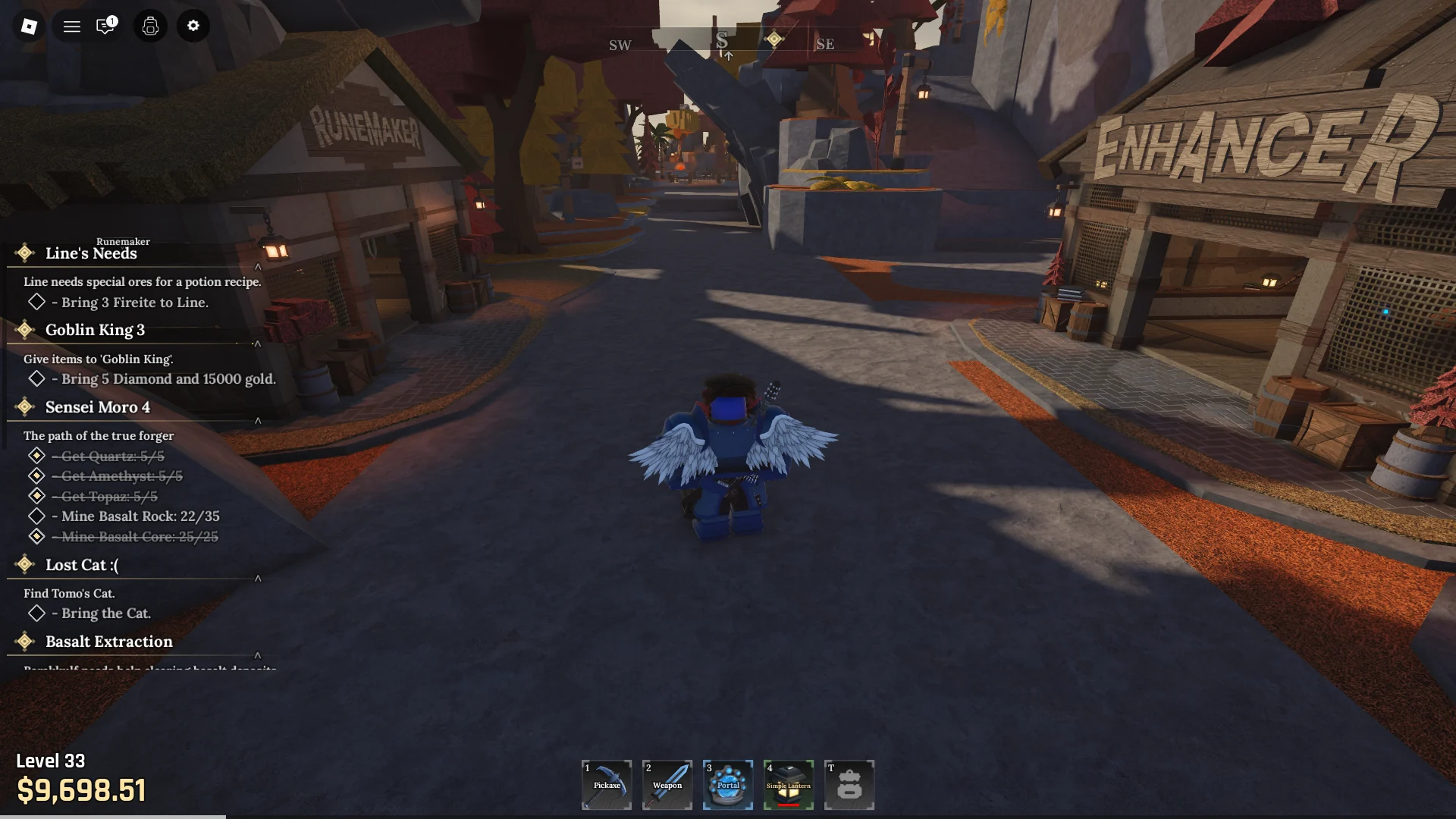Check the 'Bring the Cat' objective box
1456x819 pixels.
click(x=36, y=613)
